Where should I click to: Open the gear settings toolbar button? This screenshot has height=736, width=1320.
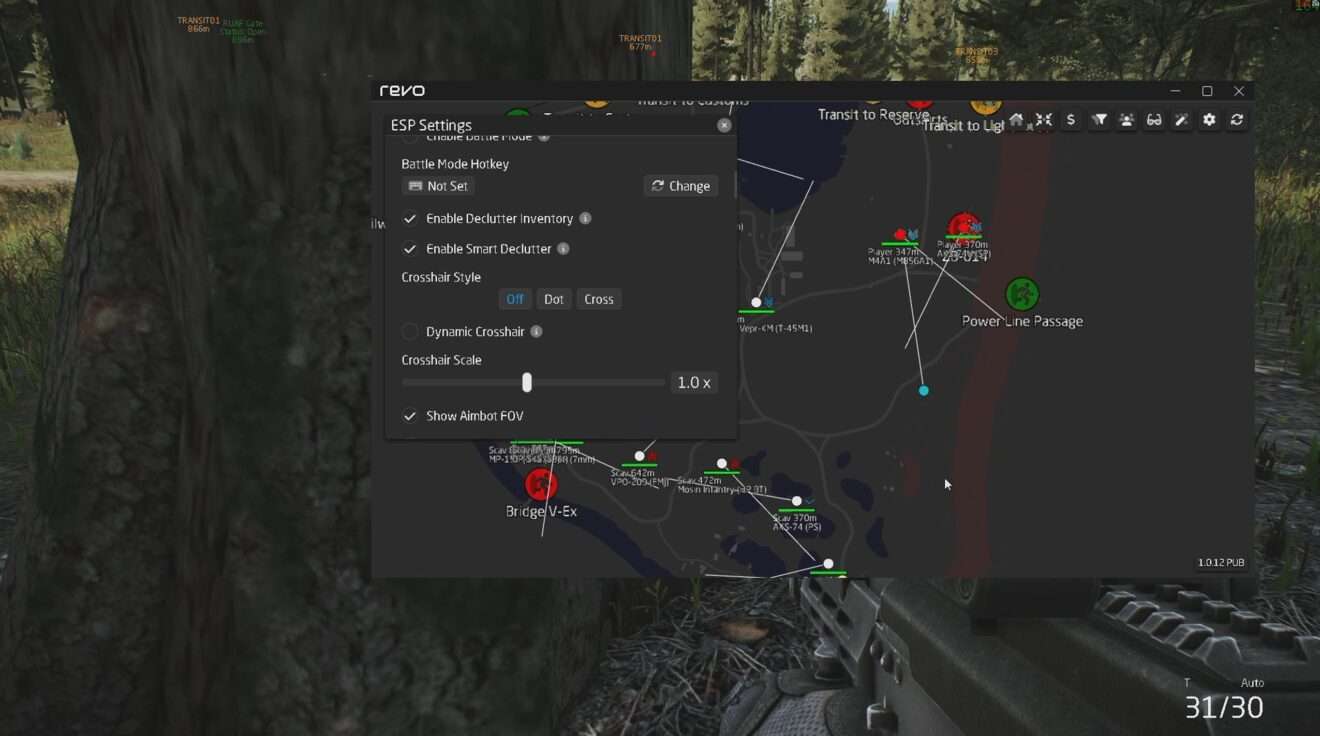pyautogui.click(x=1209, y=120)
